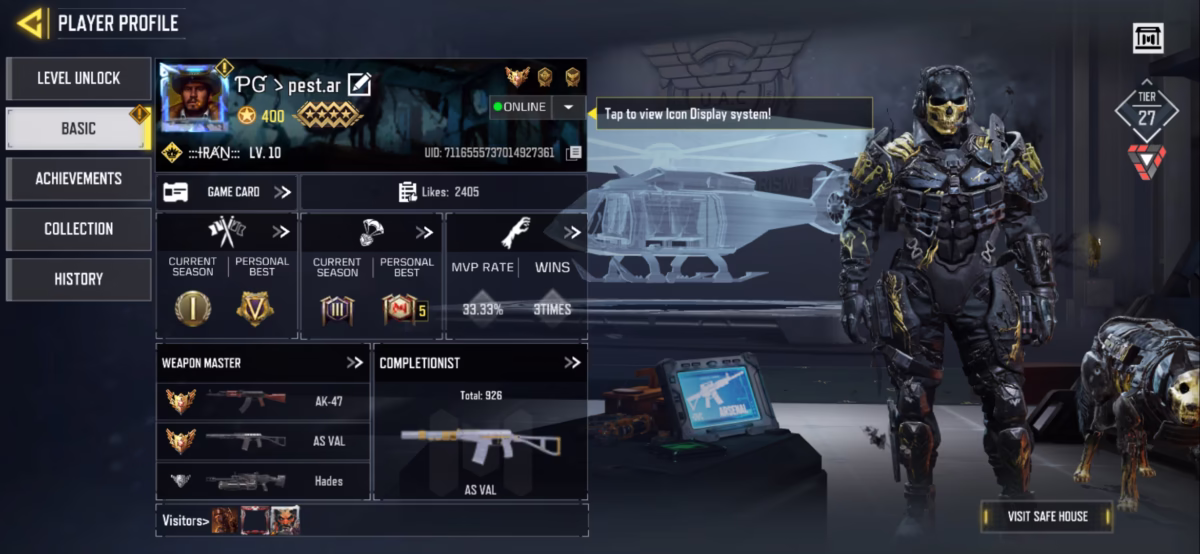Select the AK-47 weapon master row
This screenshot has width=1200, height=554.
(x=263, y=401)
